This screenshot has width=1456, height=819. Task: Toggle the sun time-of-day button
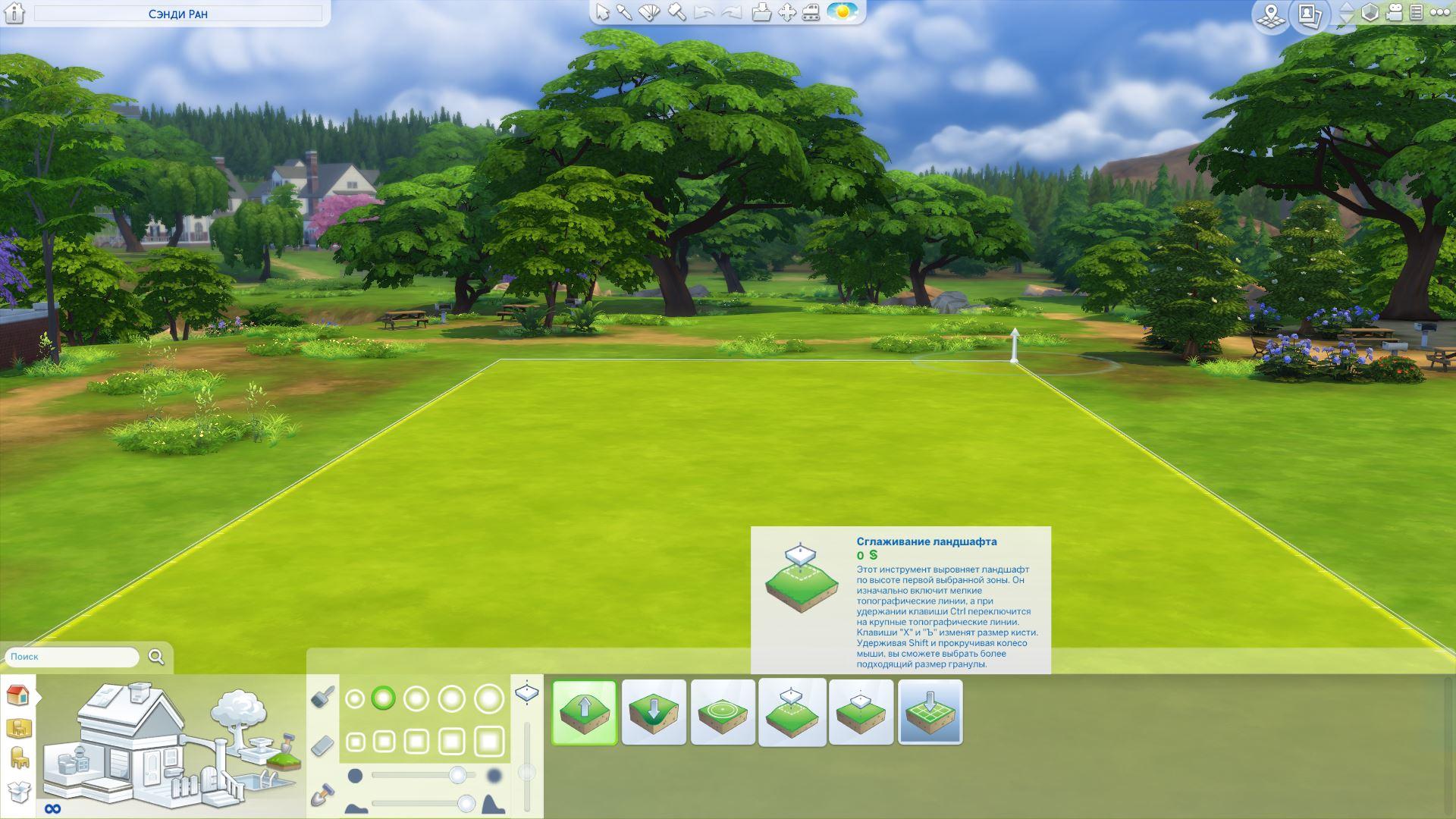(842, 13)
